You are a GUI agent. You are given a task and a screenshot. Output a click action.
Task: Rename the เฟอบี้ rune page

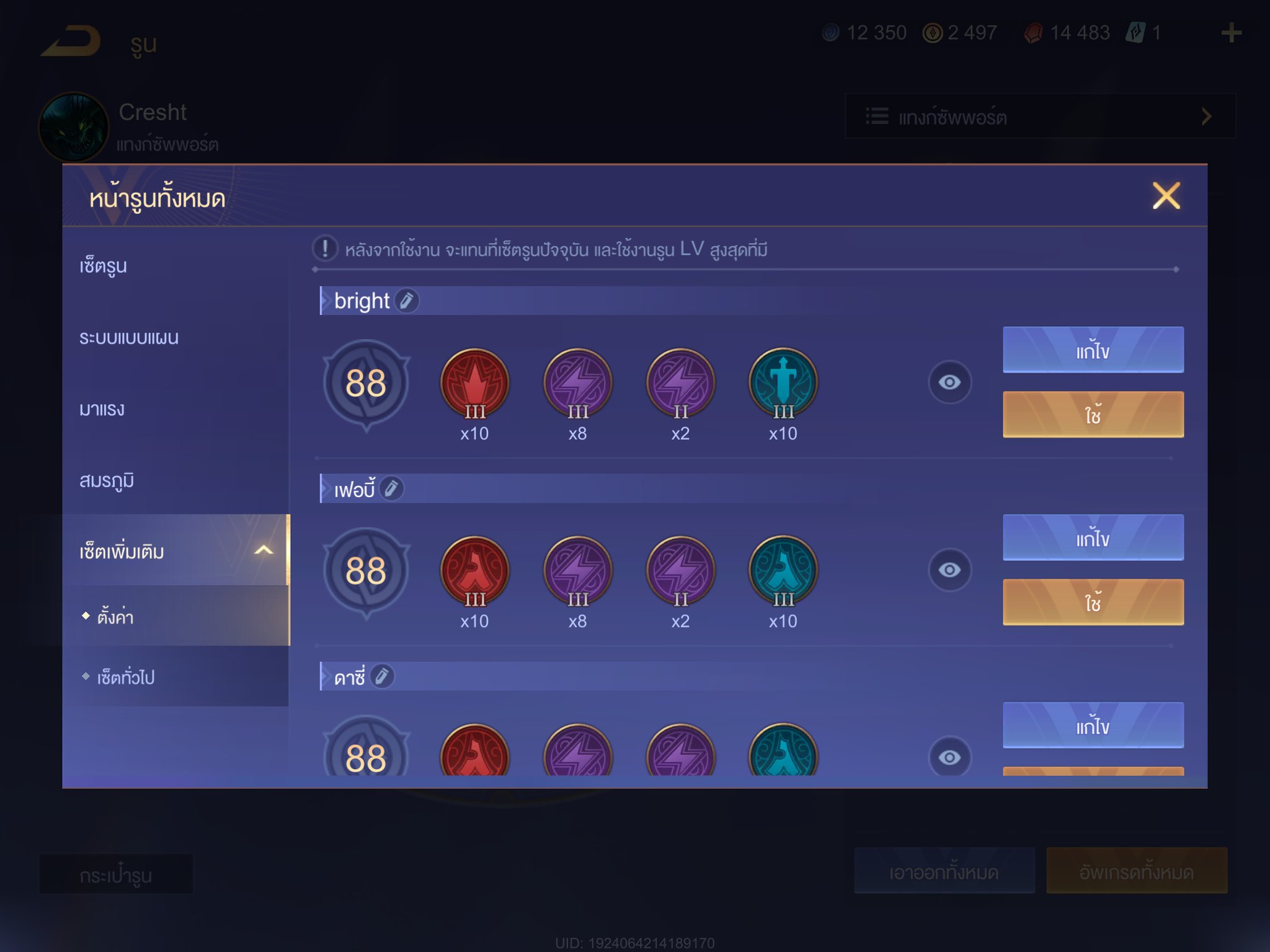tap(392, 489)
